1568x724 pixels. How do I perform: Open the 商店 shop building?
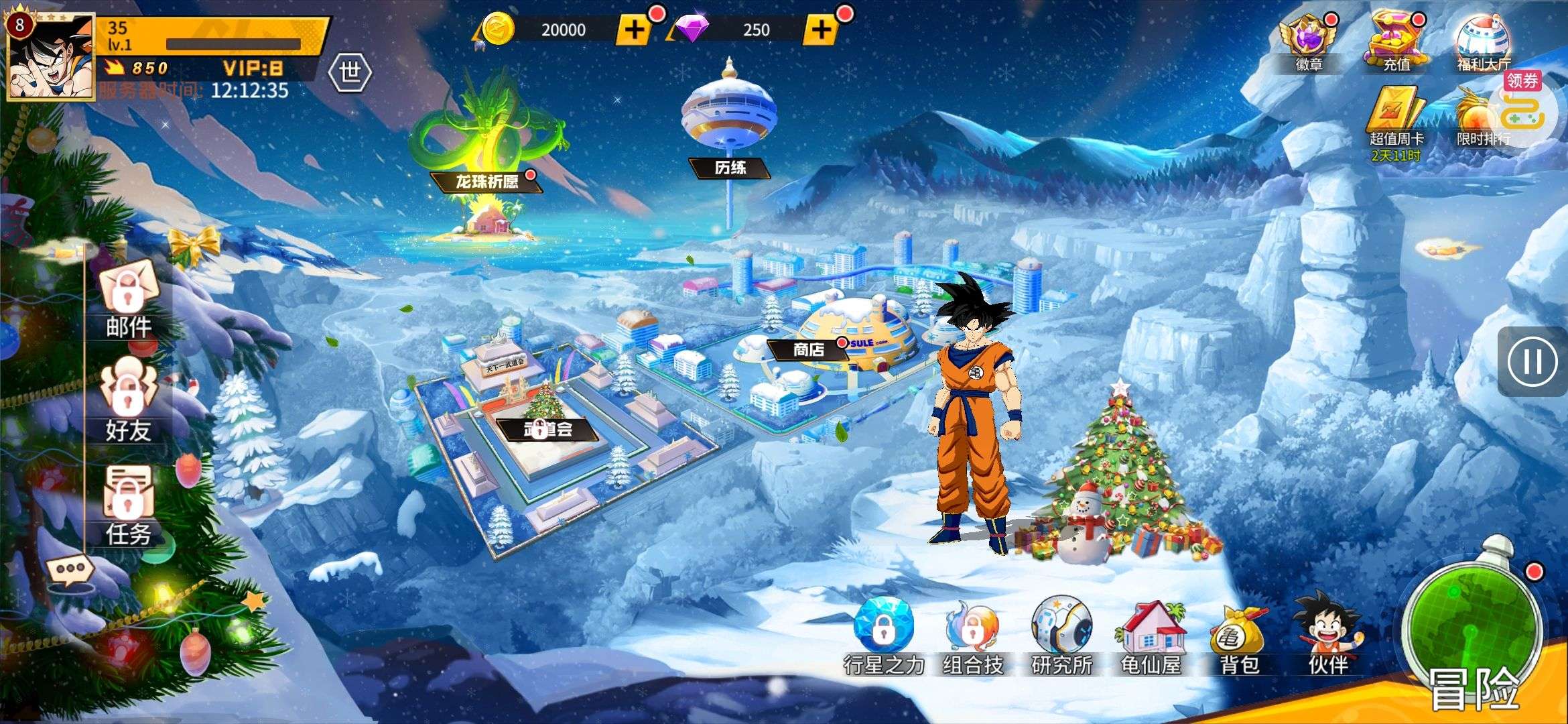coord(809,349)
